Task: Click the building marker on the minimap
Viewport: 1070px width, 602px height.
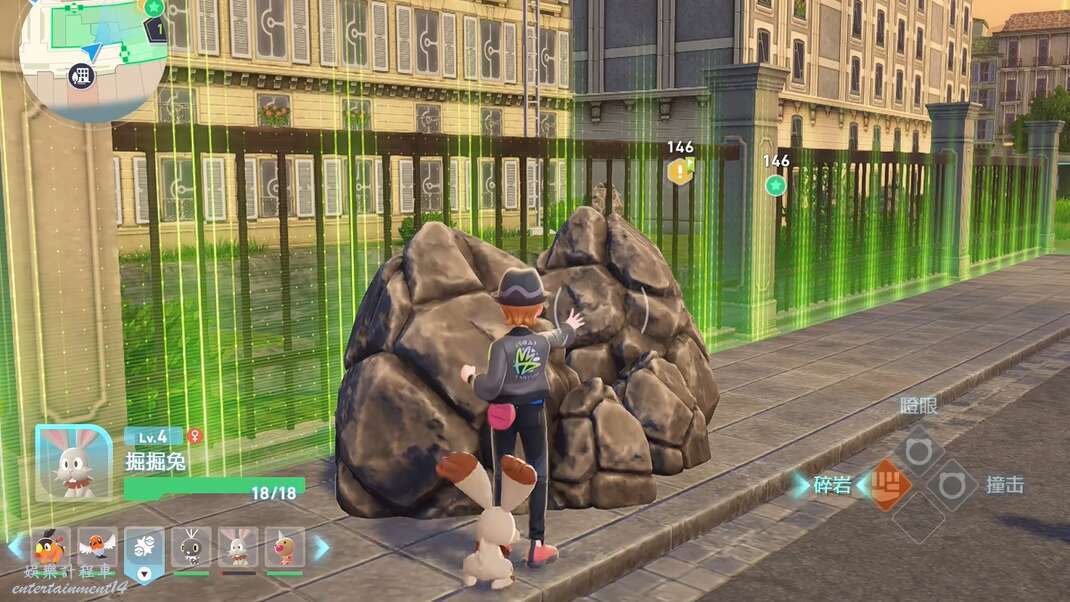Action: point(83,75)
